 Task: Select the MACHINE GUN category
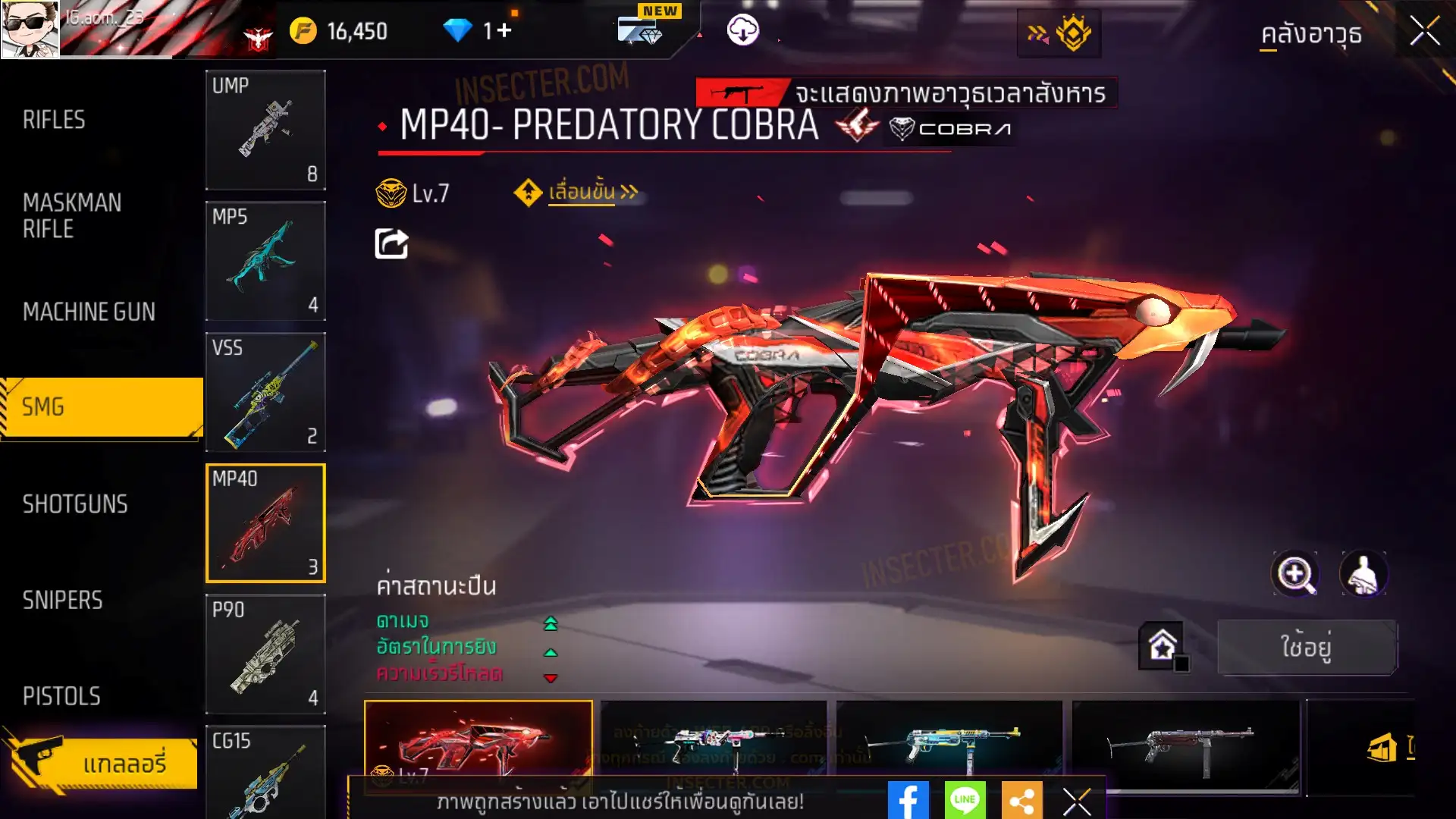pyautogui.click(x=89, y=312)
